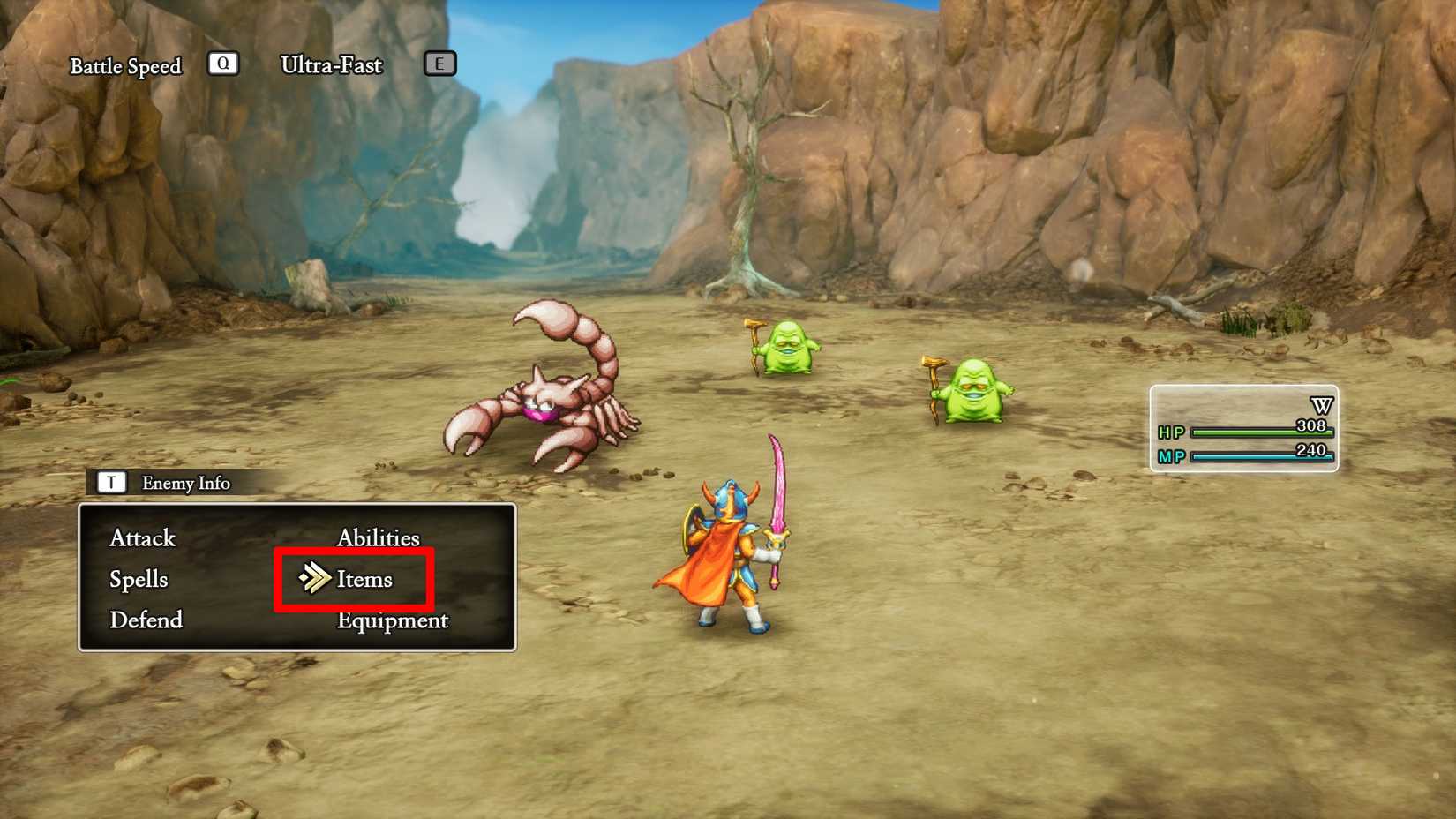Image resolution: width=1456 pixels, height=819 pixels.
Task: Open the Abilities submenu
Action: pyautogui.click(x=379, y=537)
